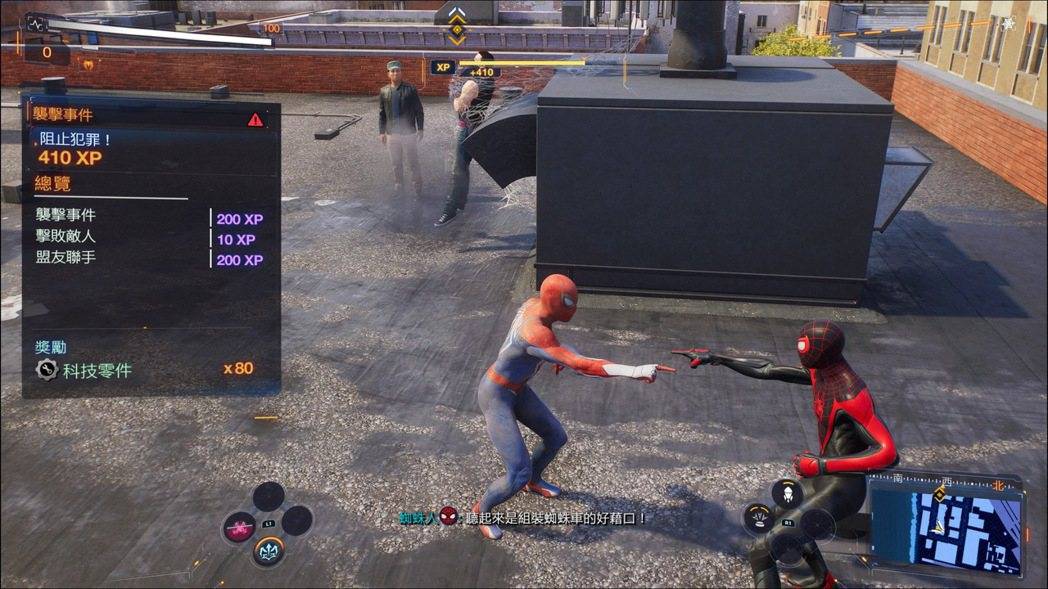Image resolution: width=1048 pixels, height=589 pixels.
Task: Select the pink ability in the L1 wheel
Action: point(239,527)
